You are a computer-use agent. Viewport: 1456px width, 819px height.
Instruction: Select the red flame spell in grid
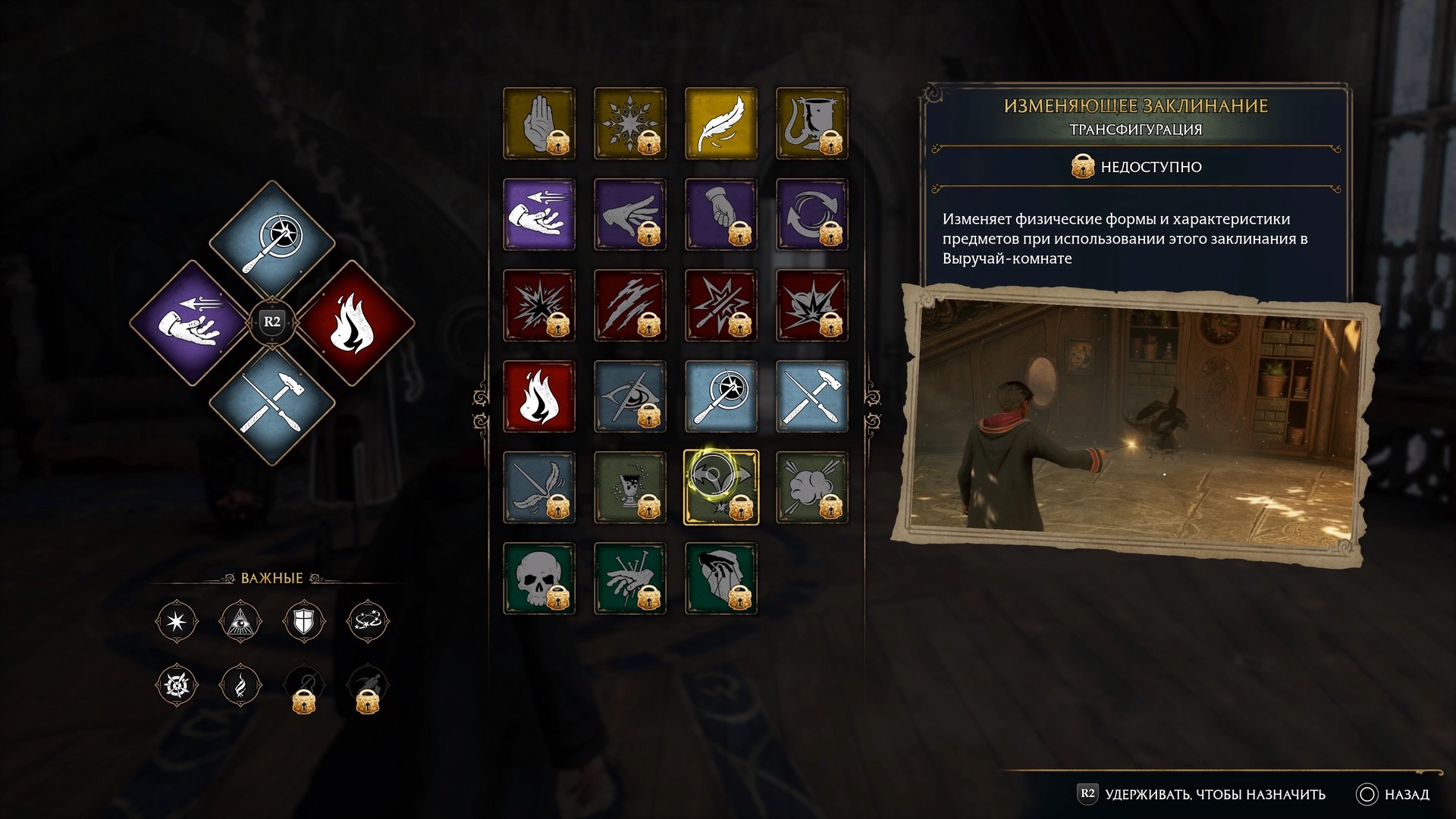pos(538,396)
